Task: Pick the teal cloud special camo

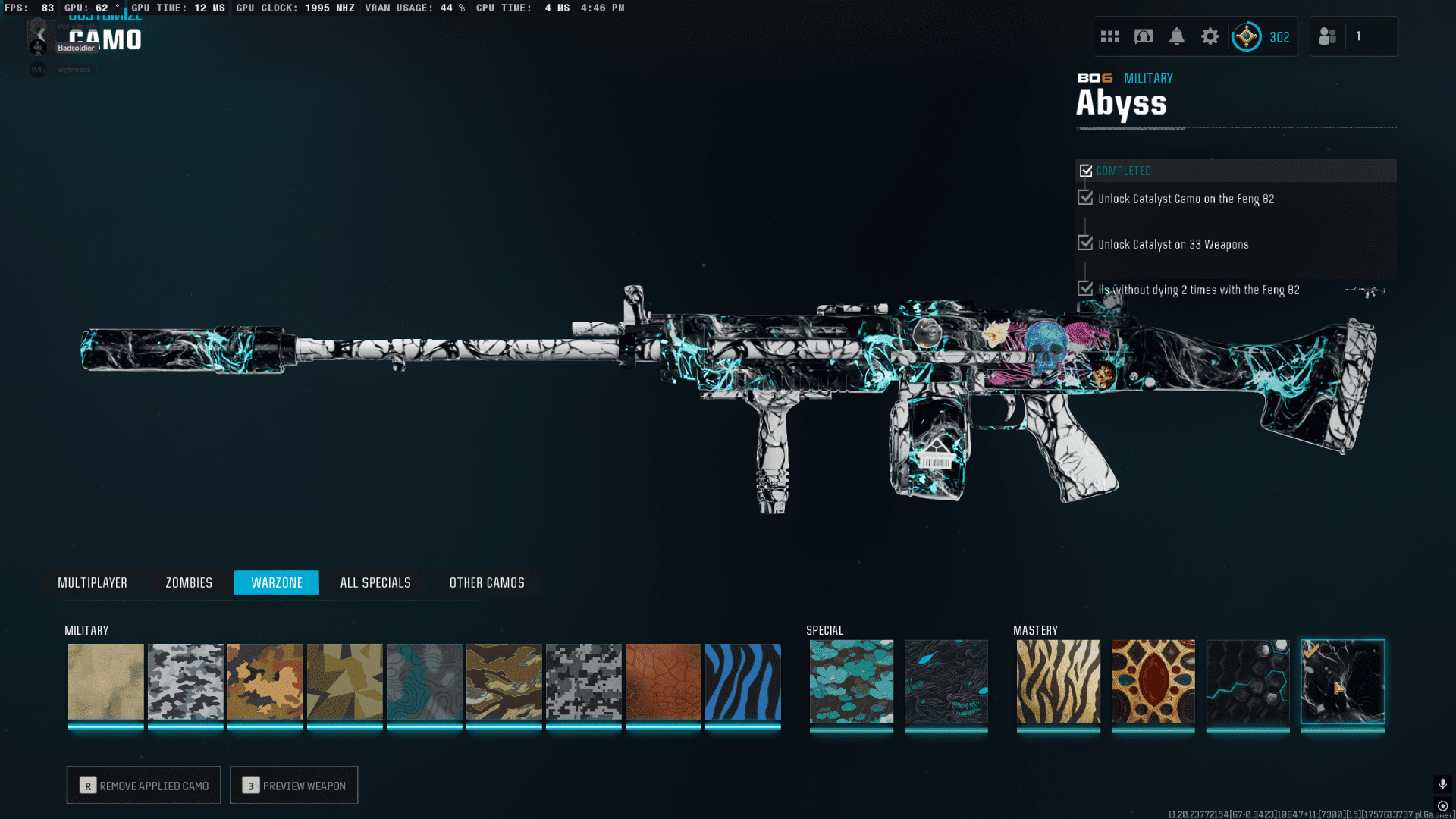Action: [851, 682]
